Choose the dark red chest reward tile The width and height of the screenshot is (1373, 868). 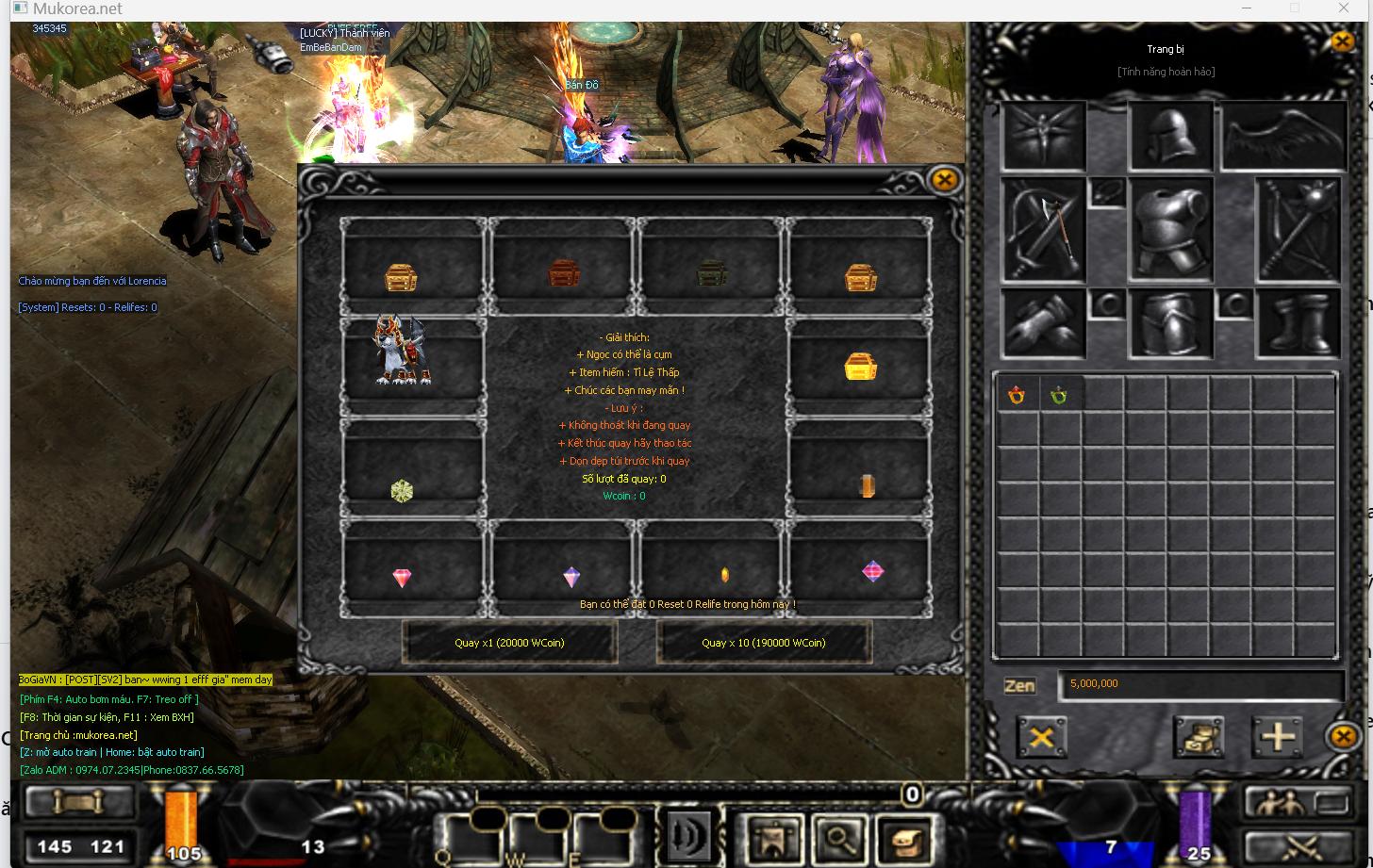coord(563,273)
